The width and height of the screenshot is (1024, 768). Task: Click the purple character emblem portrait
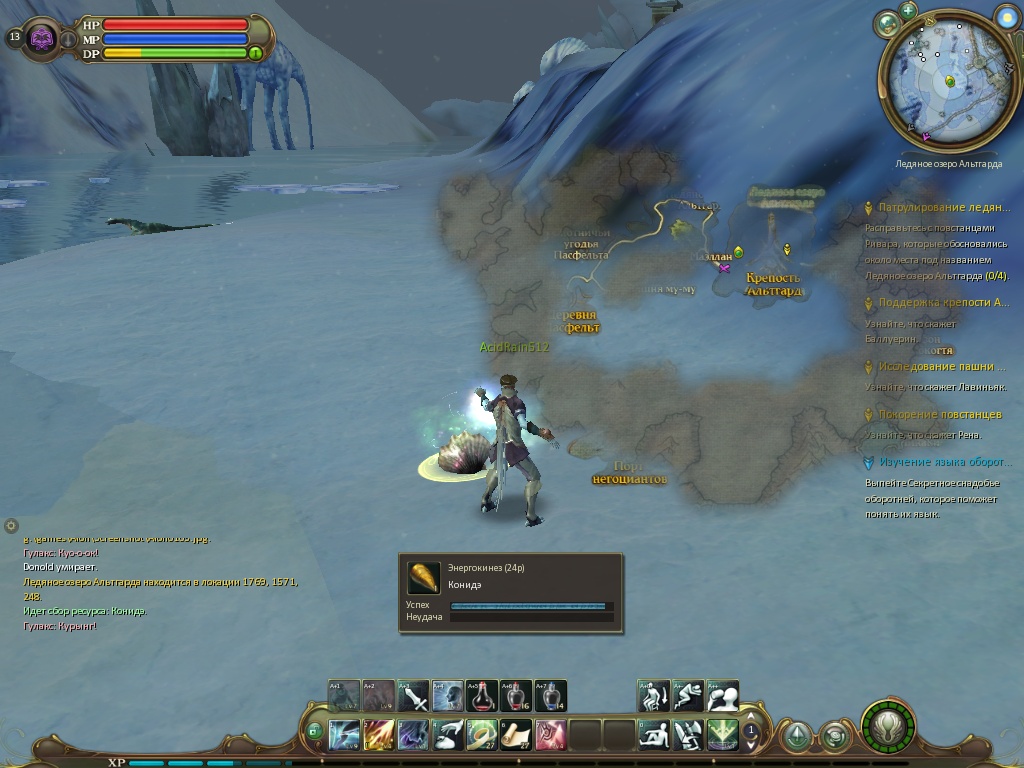point(42,38)
